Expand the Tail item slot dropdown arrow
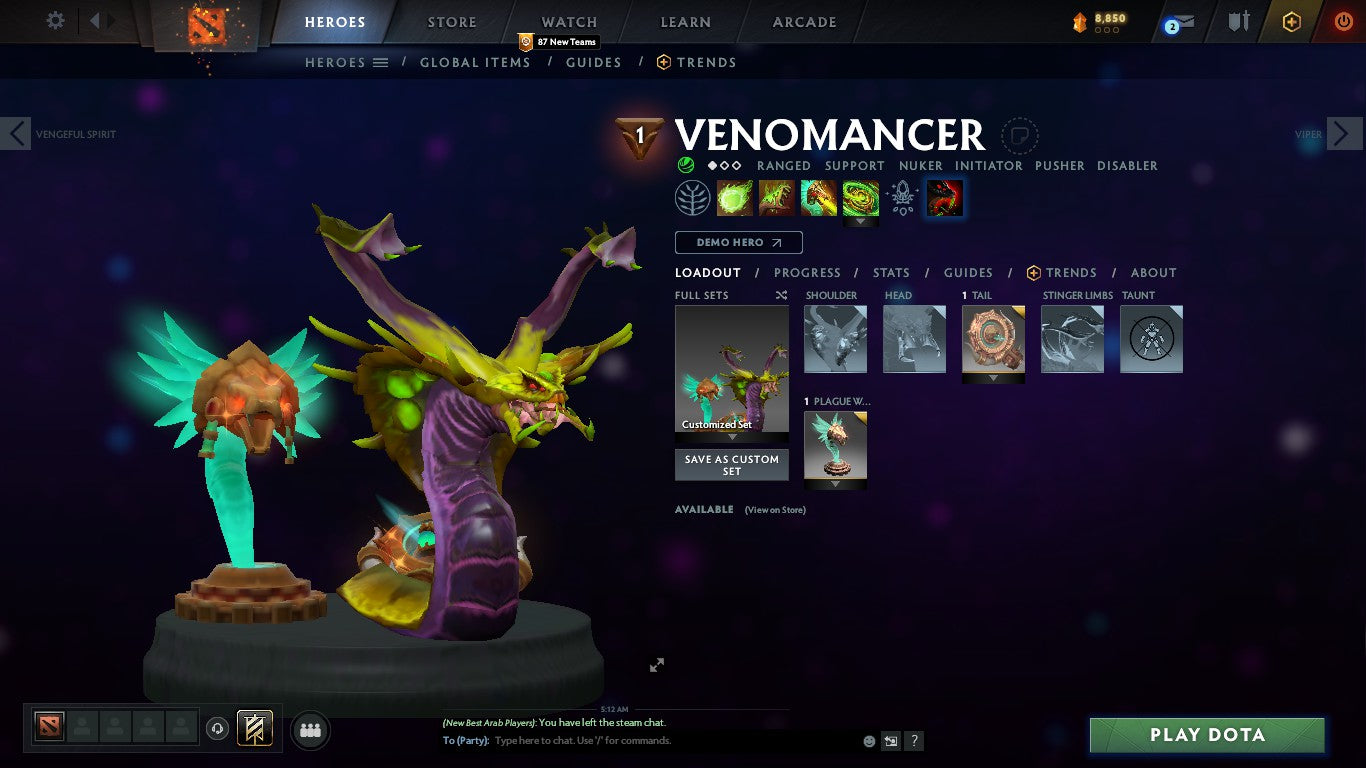This screenshot has height=768, width=1366. click(993, 376)
